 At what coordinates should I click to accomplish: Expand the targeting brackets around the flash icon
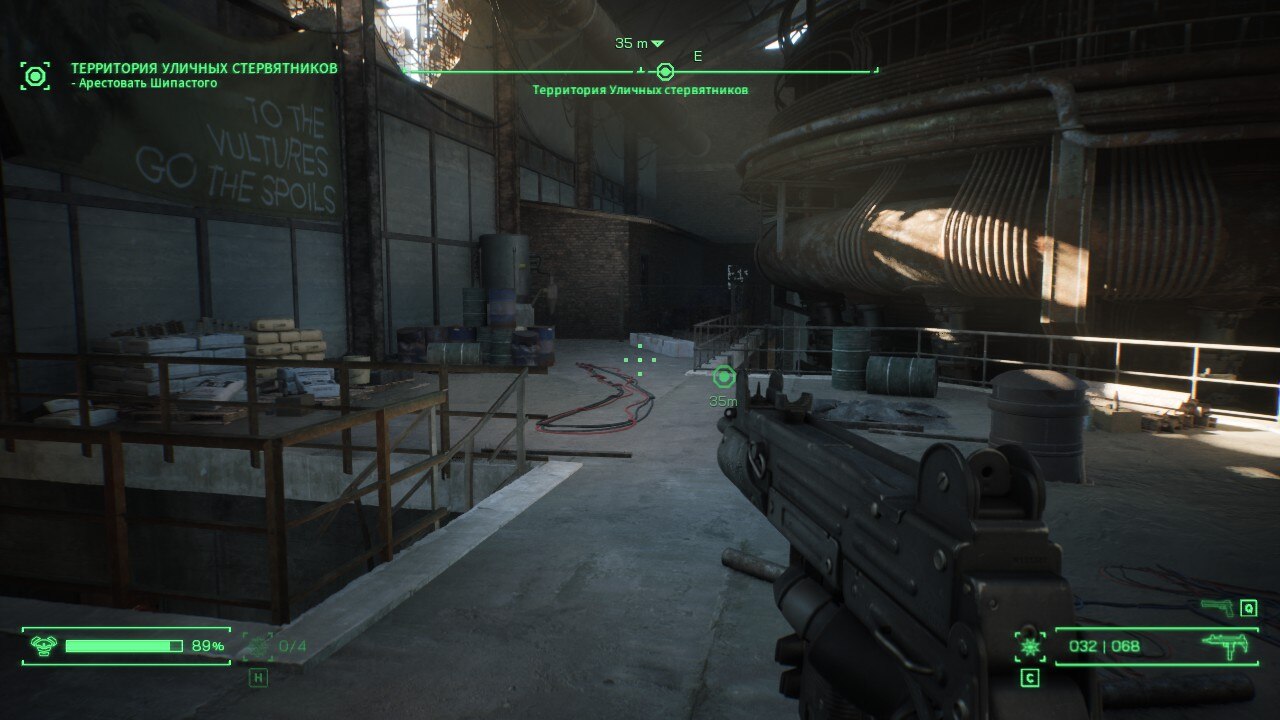pyautogui.click(x=1029, y=645)
